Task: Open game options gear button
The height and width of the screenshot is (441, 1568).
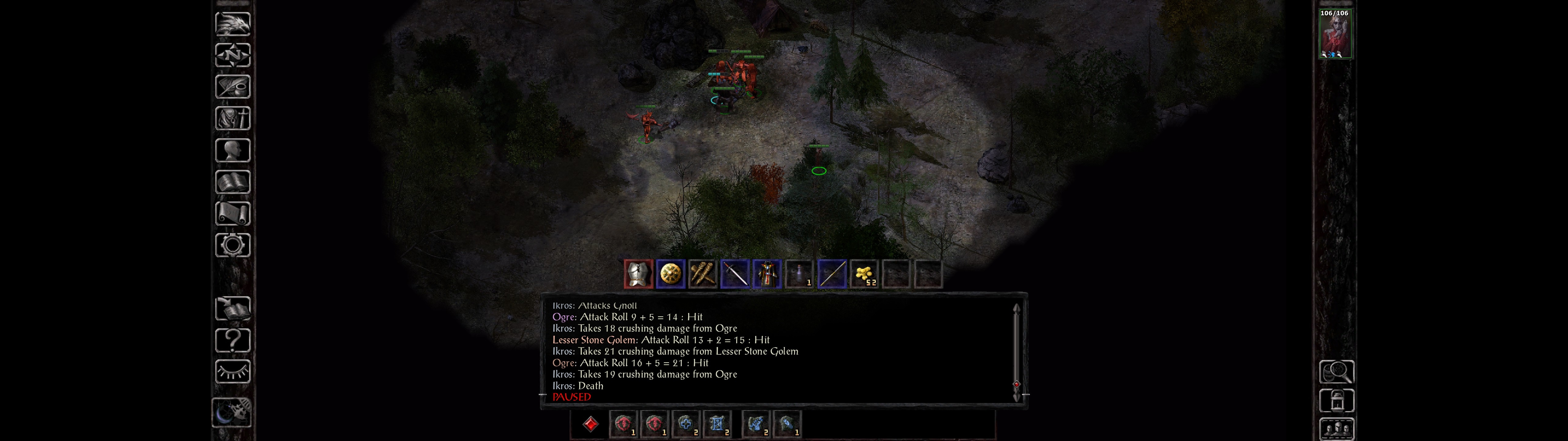Action: coord(232,245)
